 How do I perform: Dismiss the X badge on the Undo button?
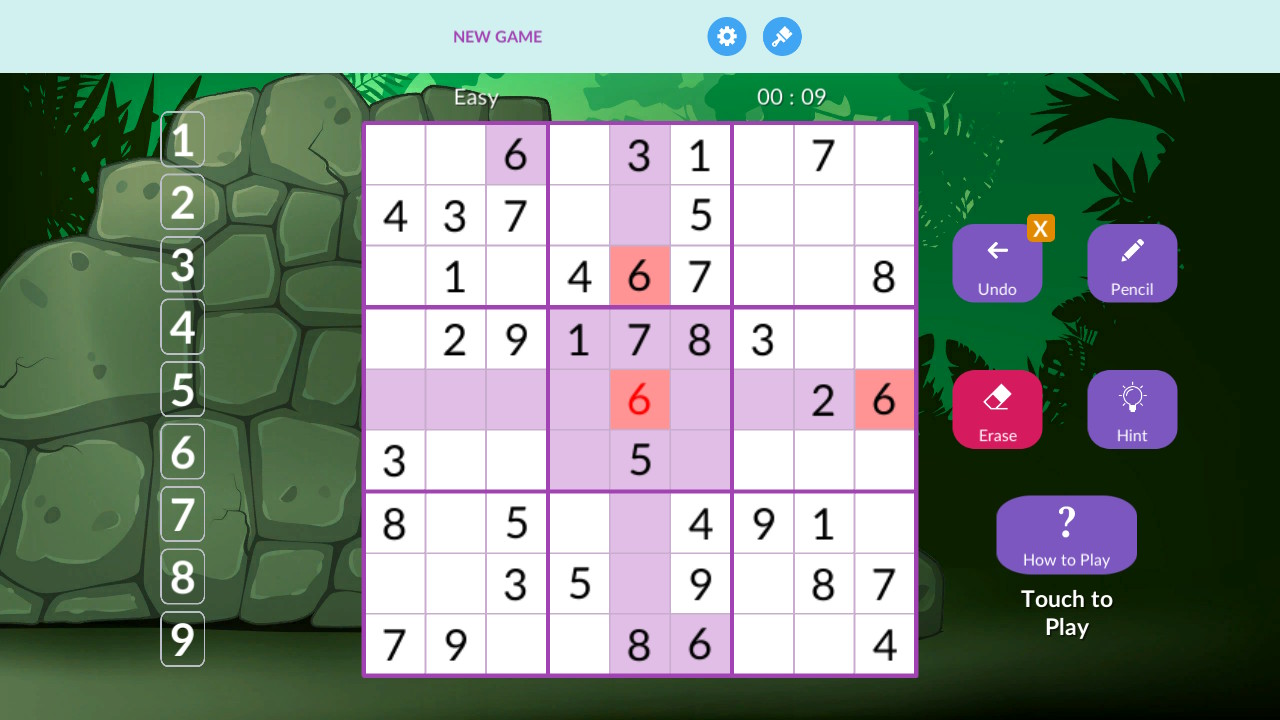[x=1041, y=228]
